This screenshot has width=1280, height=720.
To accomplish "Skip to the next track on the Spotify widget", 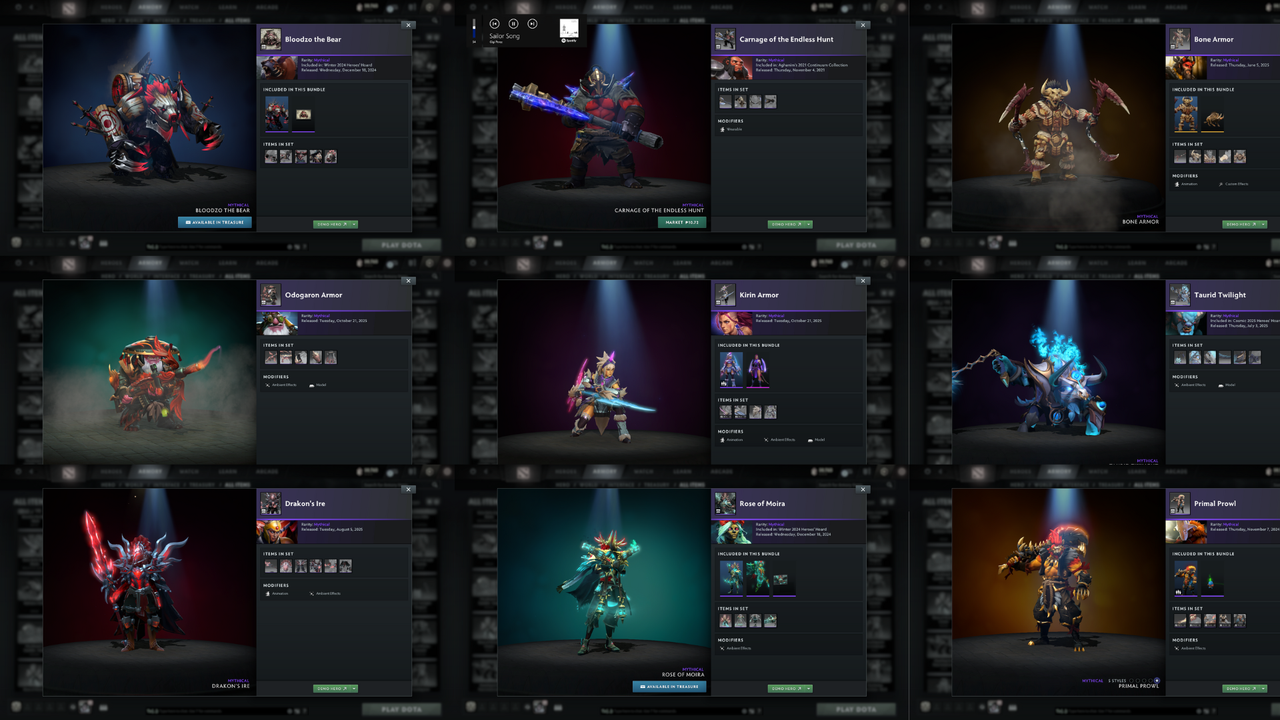I will pos(532,24).
